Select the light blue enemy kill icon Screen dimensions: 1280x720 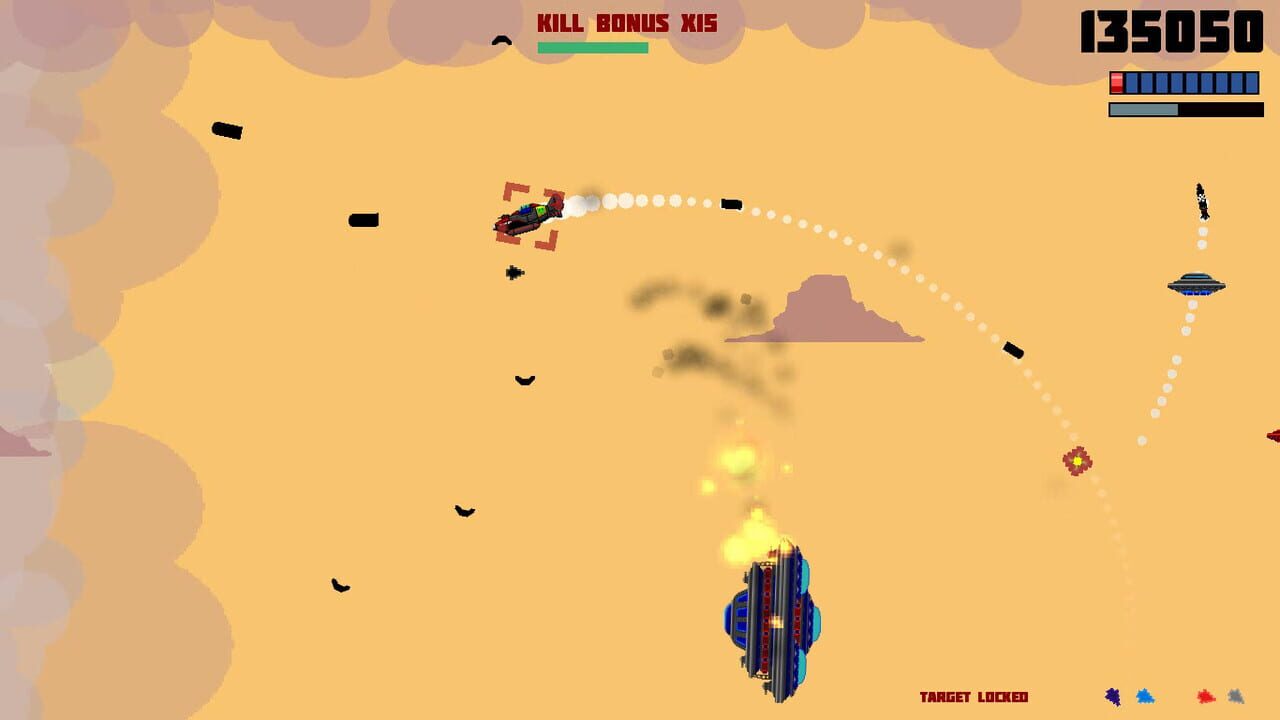[1145, 696]
